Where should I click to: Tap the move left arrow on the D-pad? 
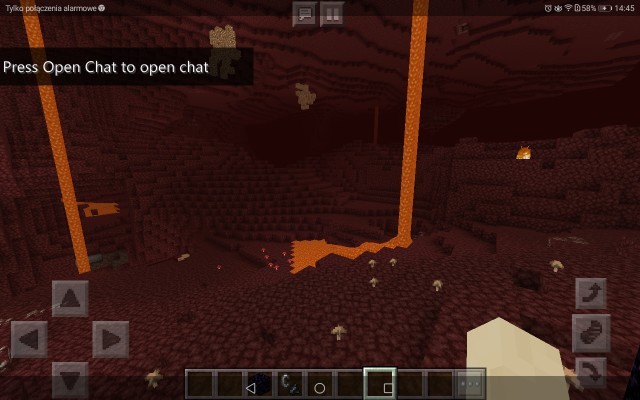[x=29, y=339]
